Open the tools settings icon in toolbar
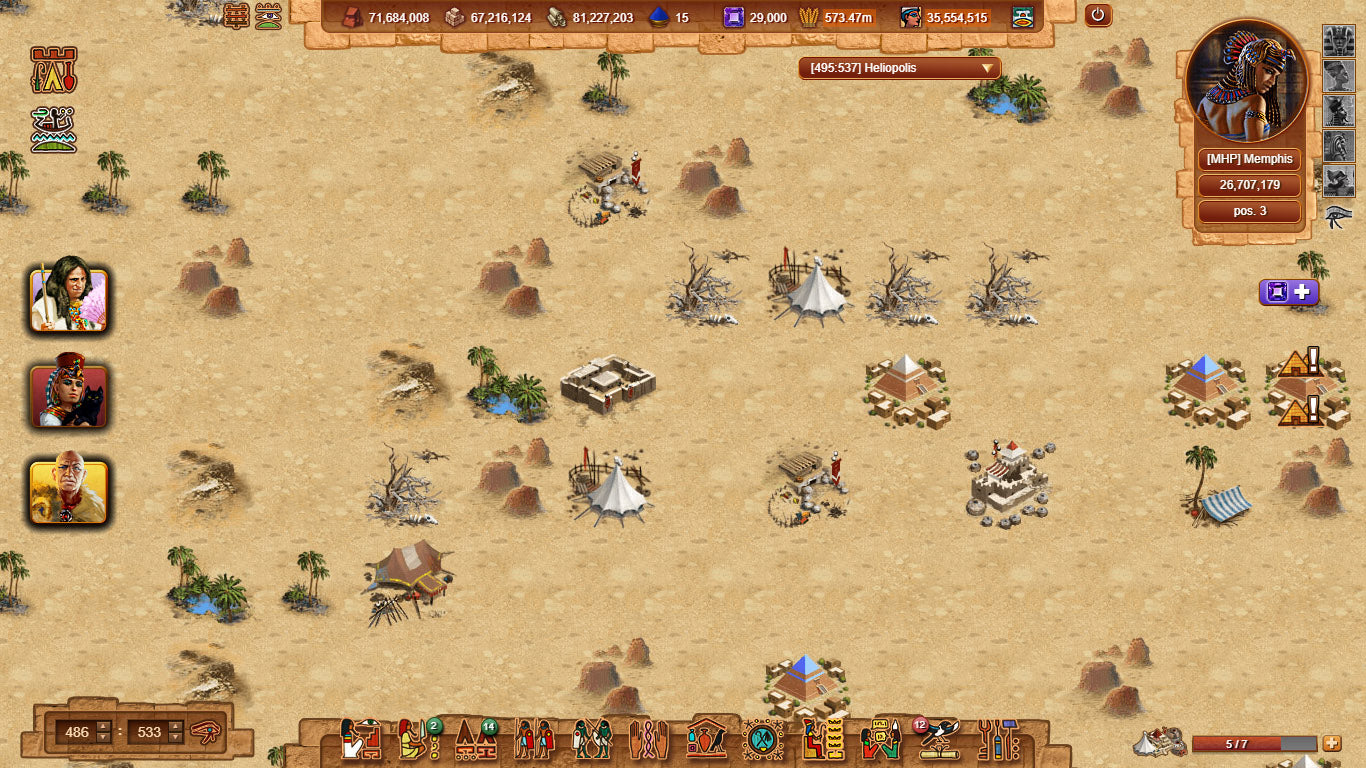1366x768 pixels. [997, 740]
